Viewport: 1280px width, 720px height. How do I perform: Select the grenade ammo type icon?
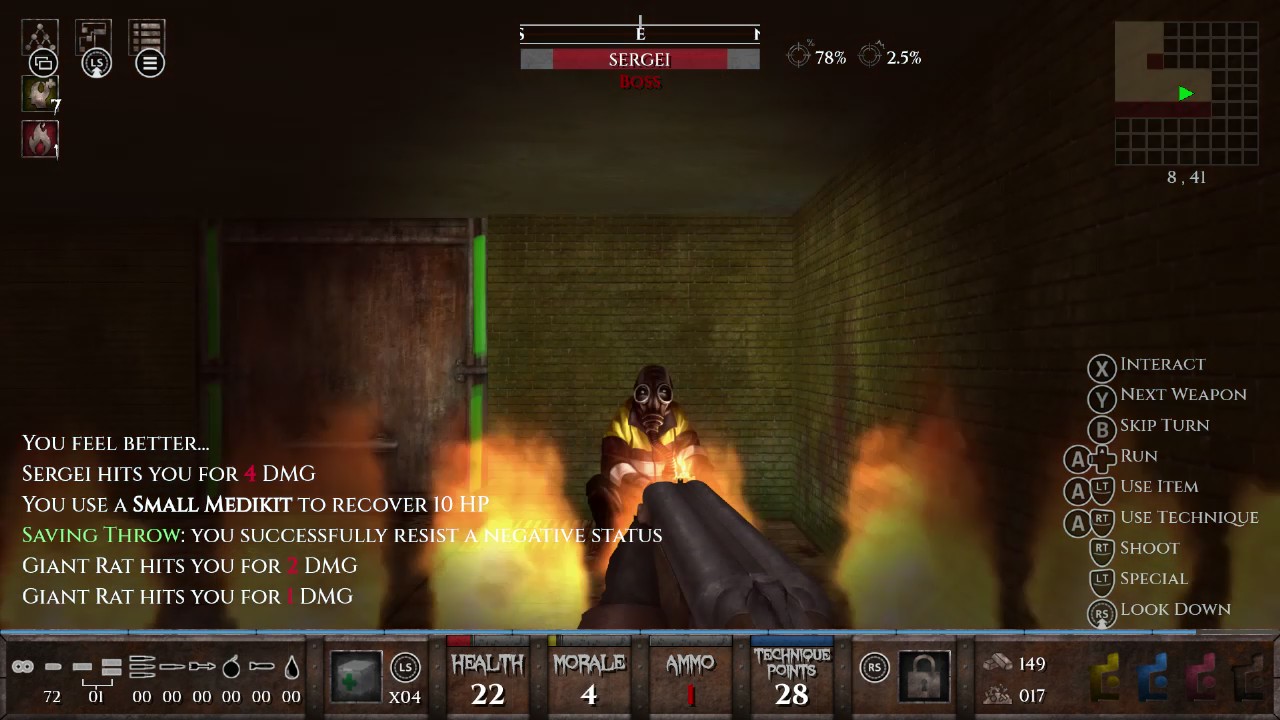(x=231, y=666)
